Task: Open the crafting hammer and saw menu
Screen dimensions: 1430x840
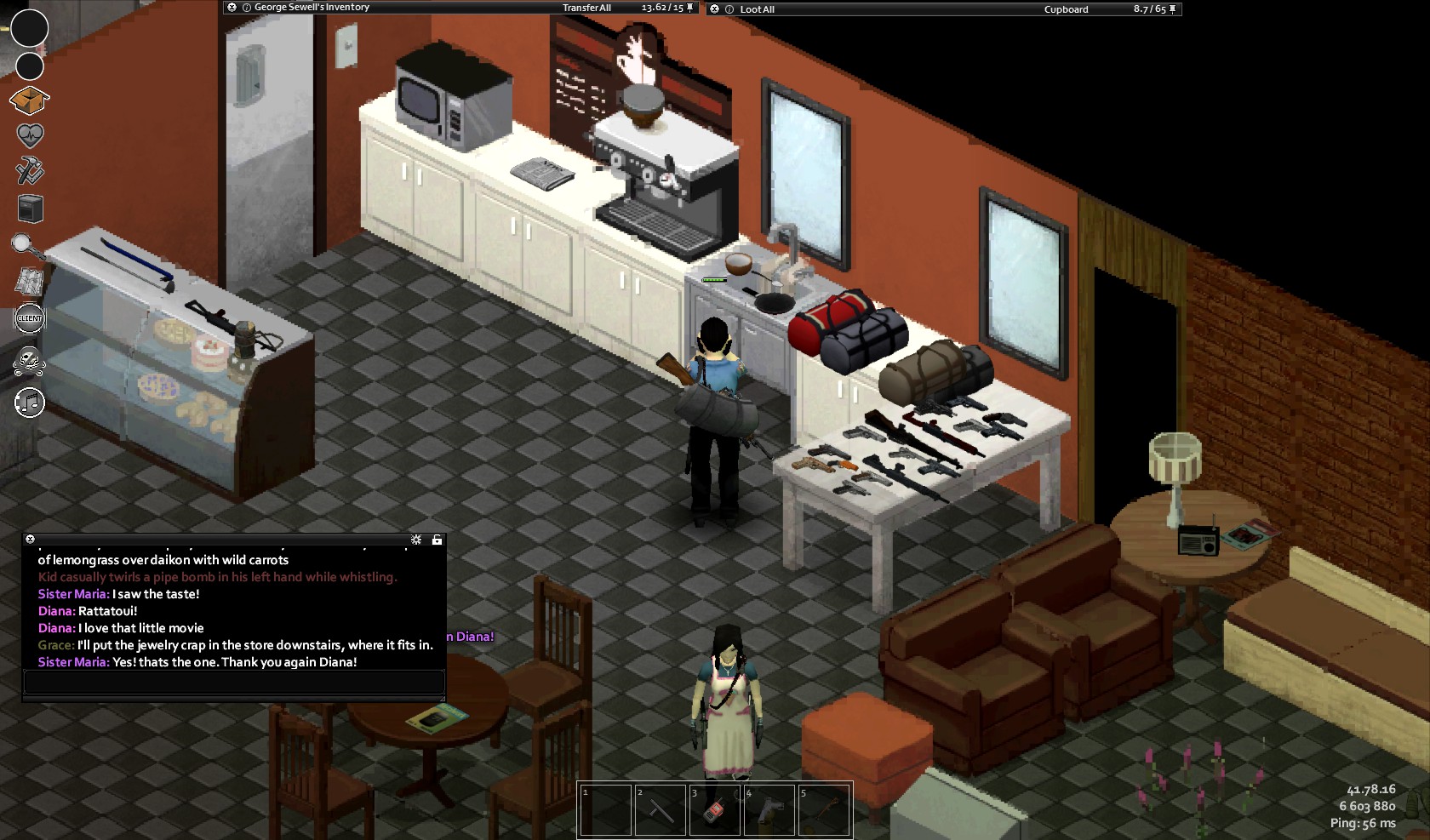Action: (30, 170)
